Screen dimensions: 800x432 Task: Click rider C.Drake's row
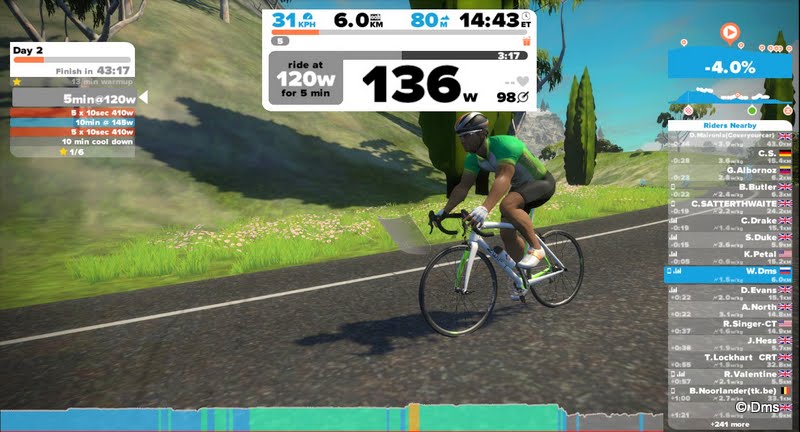coord(728,221)
